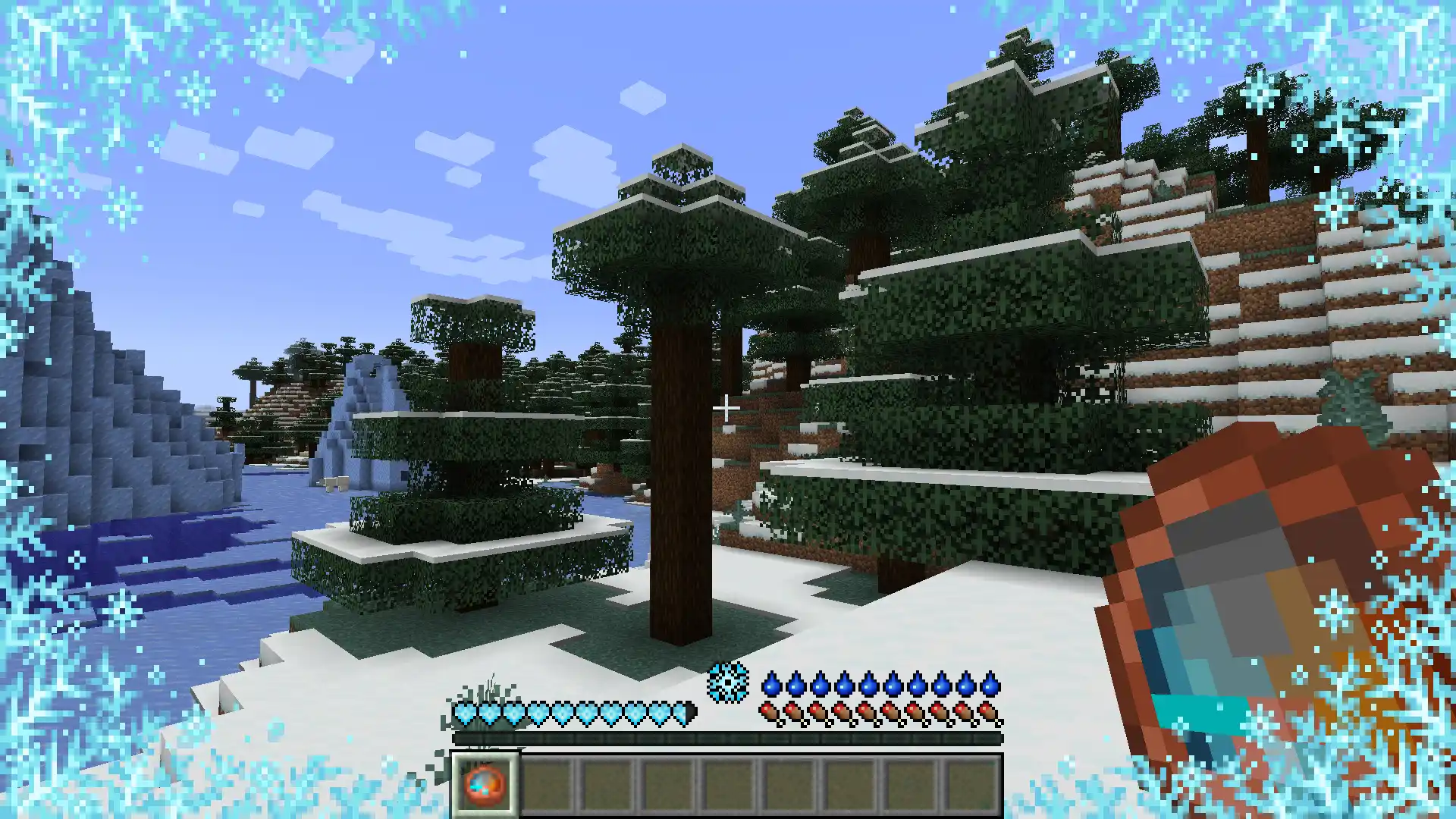Click the first blue thirst droplet icon

[770, 685]
